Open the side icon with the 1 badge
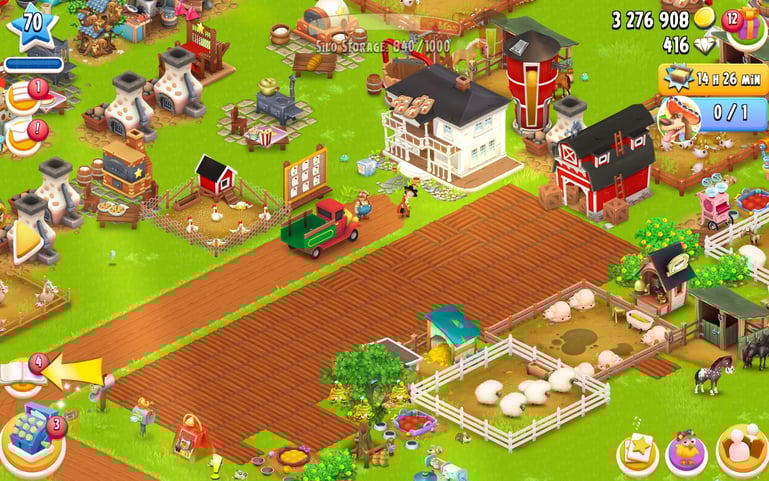 (24, 97)
